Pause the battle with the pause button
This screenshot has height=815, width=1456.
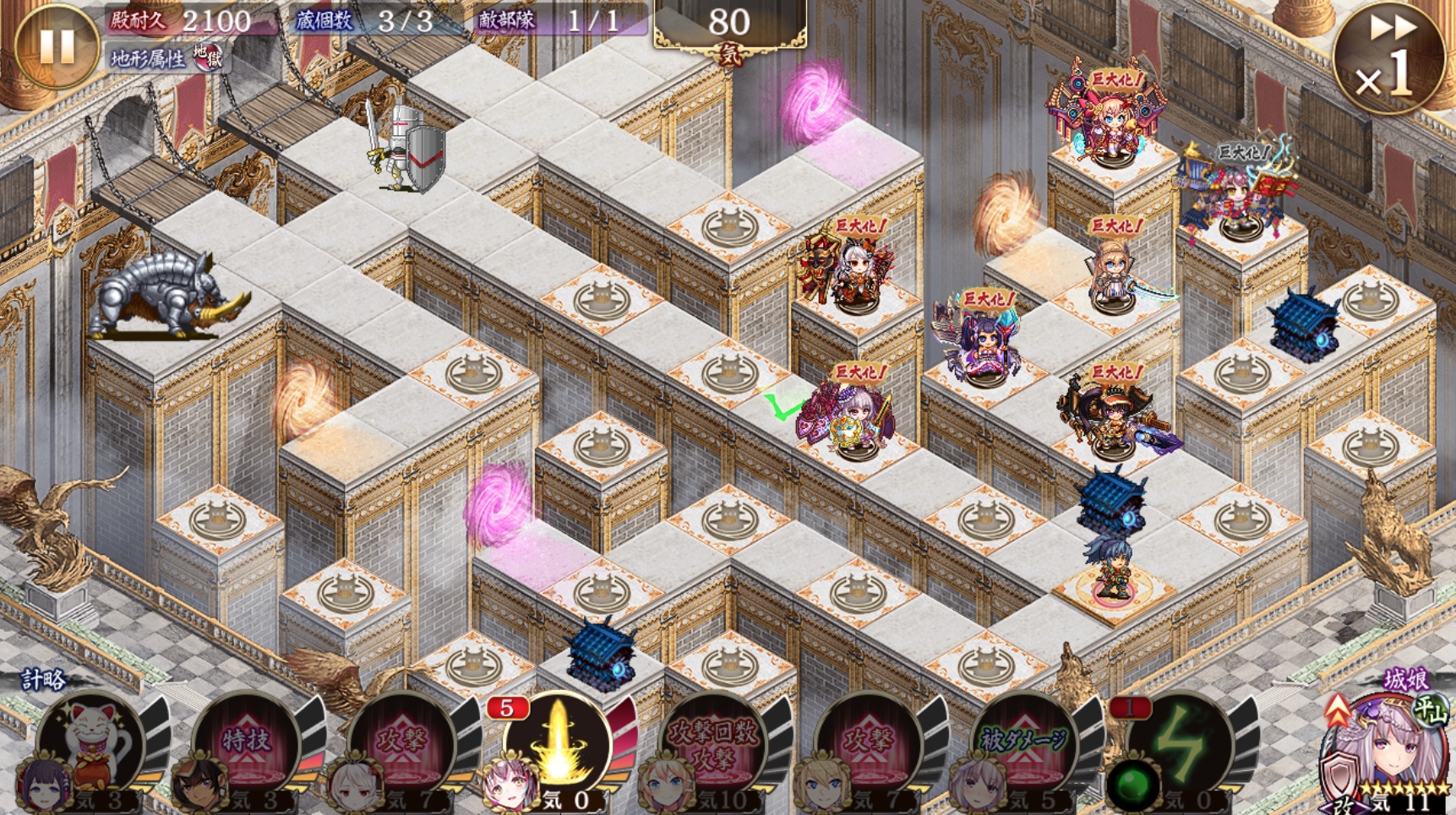(x=56, y=46)
